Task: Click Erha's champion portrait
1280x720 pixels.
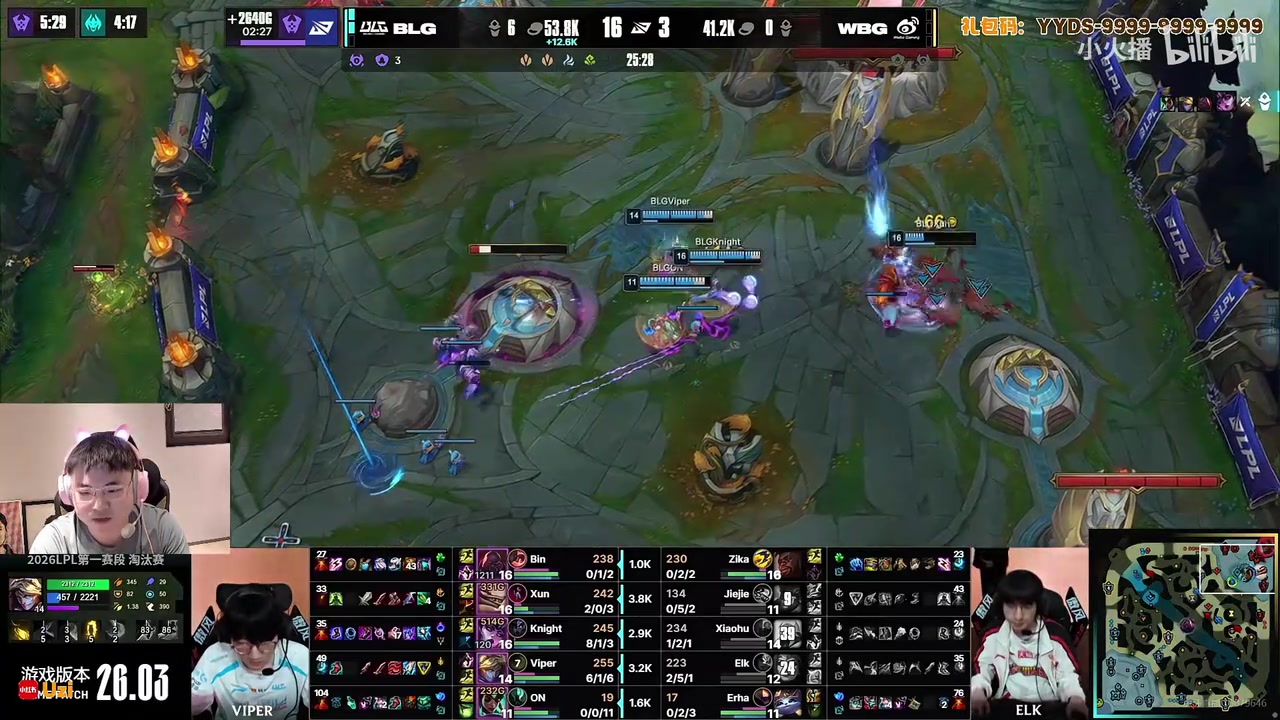Action: pyautogui.click(x=787, y=701)
